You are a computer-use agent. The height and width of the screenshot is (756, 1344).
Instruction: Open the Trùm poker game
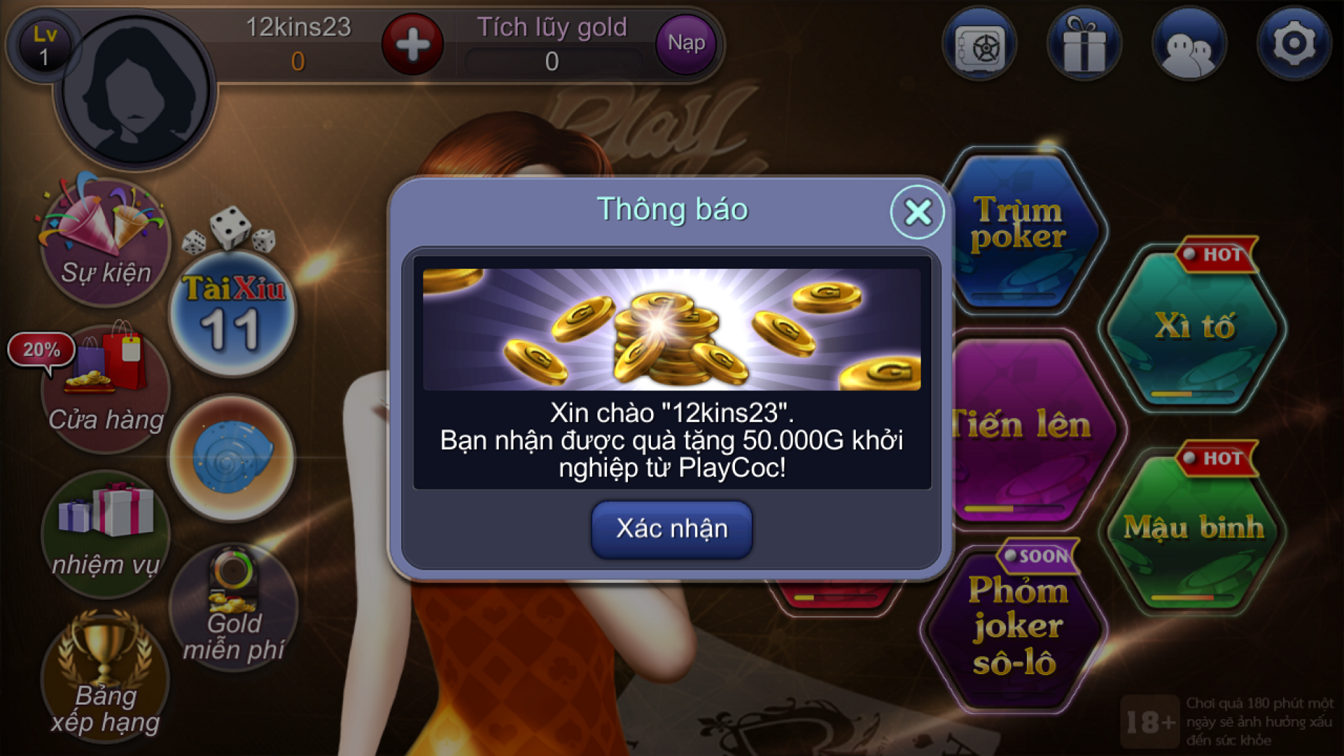pos(1021,225)
